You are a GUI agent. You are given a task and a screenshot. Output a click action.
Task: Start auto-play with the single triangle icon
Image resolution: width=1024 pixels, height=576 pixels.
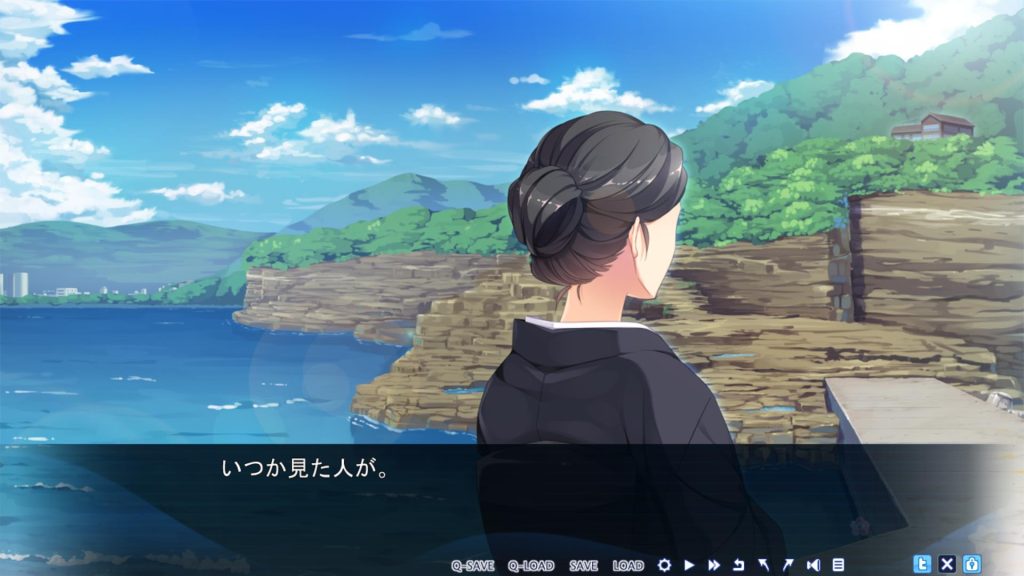point(689,565)
